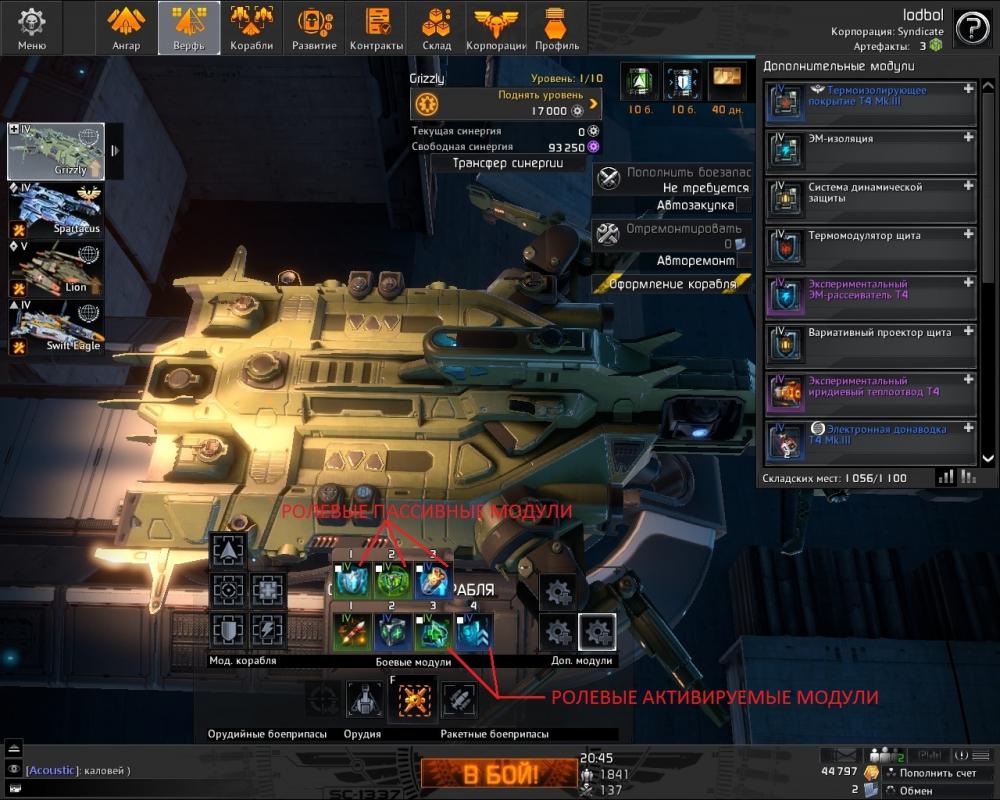The width and height of the screenshot is (1000, 800).
Task: Choose the Lion ship in the list
Action: click(57, 267)
